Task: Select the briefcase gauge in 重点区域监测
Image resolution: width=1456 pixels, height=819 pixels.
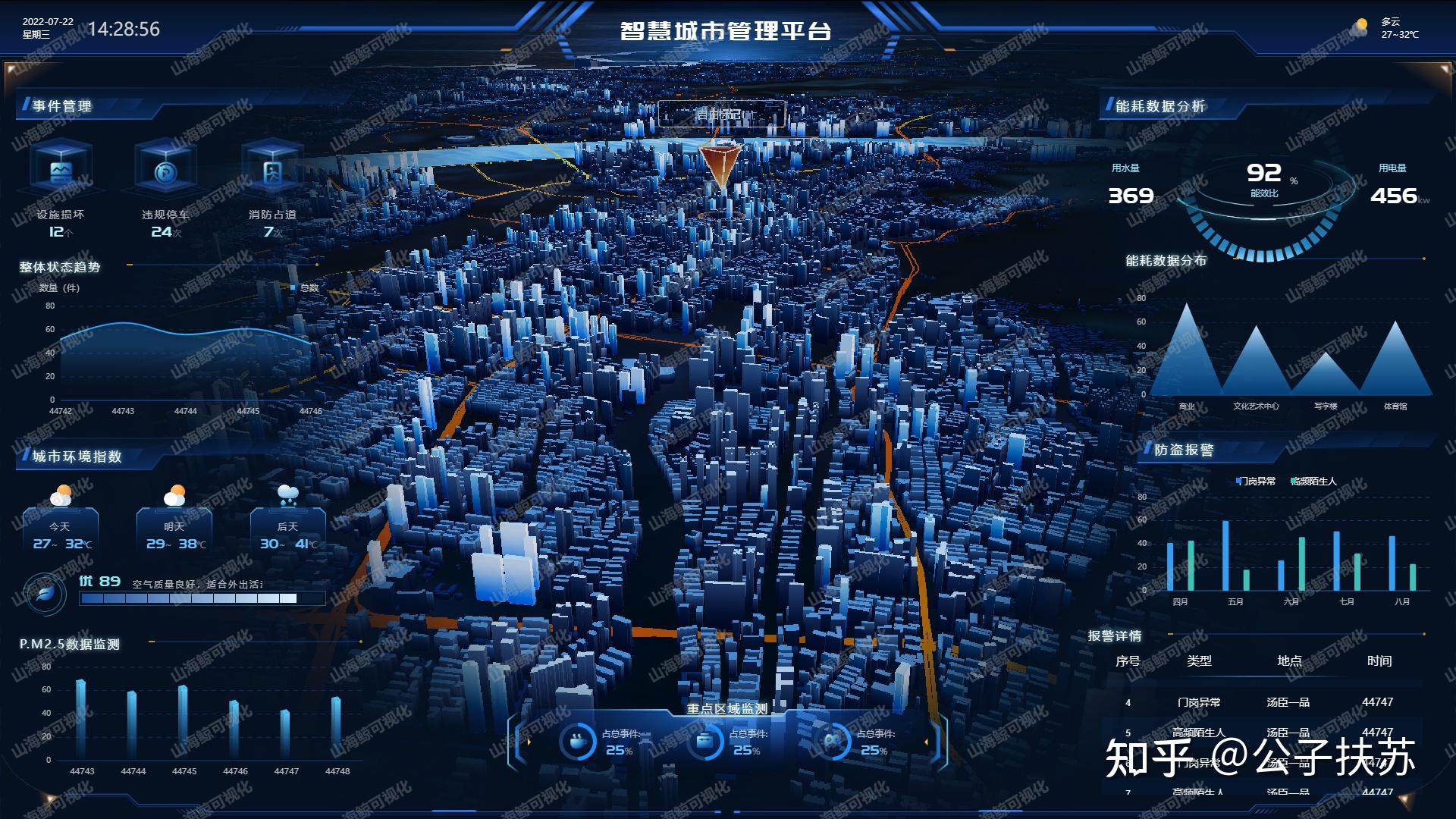Action: [706, 741]
